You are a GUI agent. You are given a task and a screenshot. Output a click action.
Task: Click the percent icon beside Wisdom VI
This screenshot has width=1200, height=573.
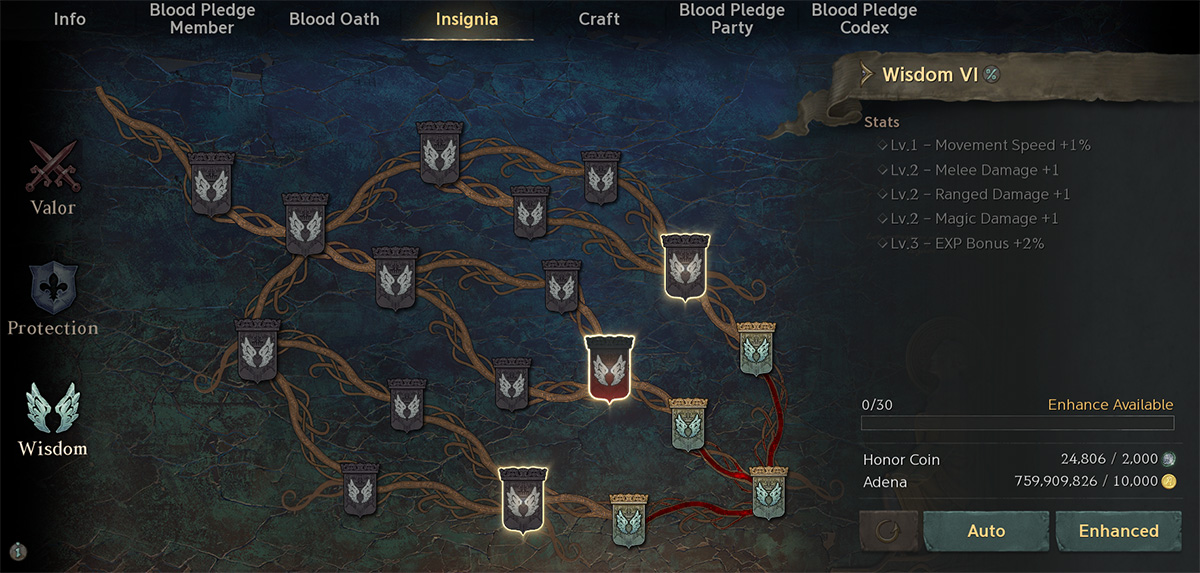point(991,74)
